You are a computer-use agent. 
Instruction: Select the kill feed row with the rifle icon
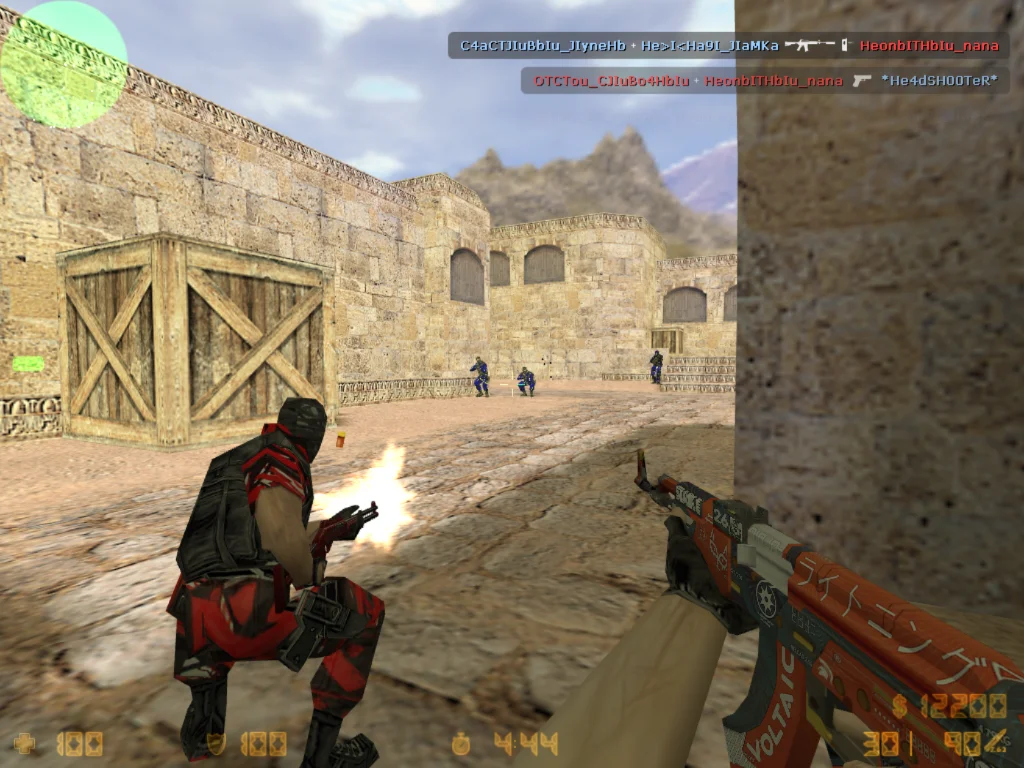pos(728,45)
